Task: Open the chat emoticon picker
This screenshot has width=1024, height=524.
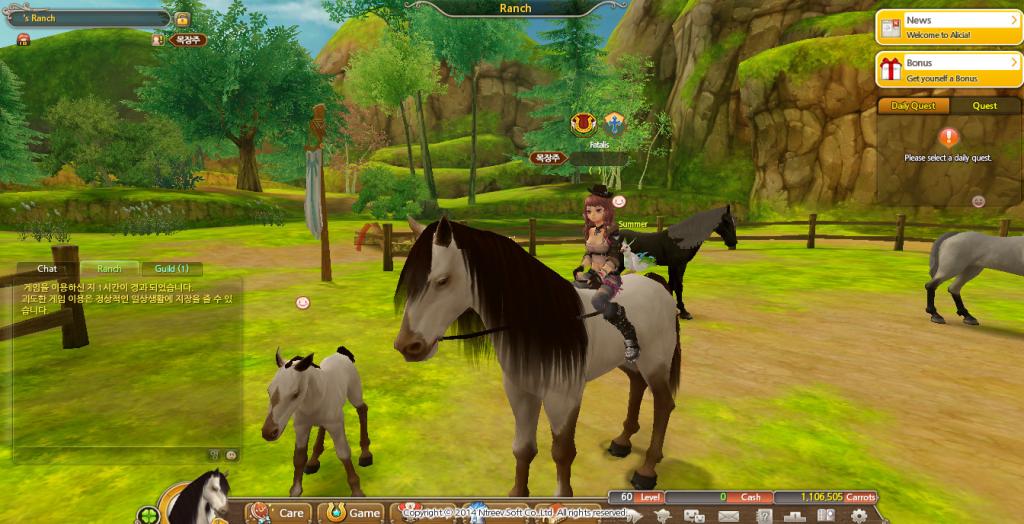Action: 231,454
